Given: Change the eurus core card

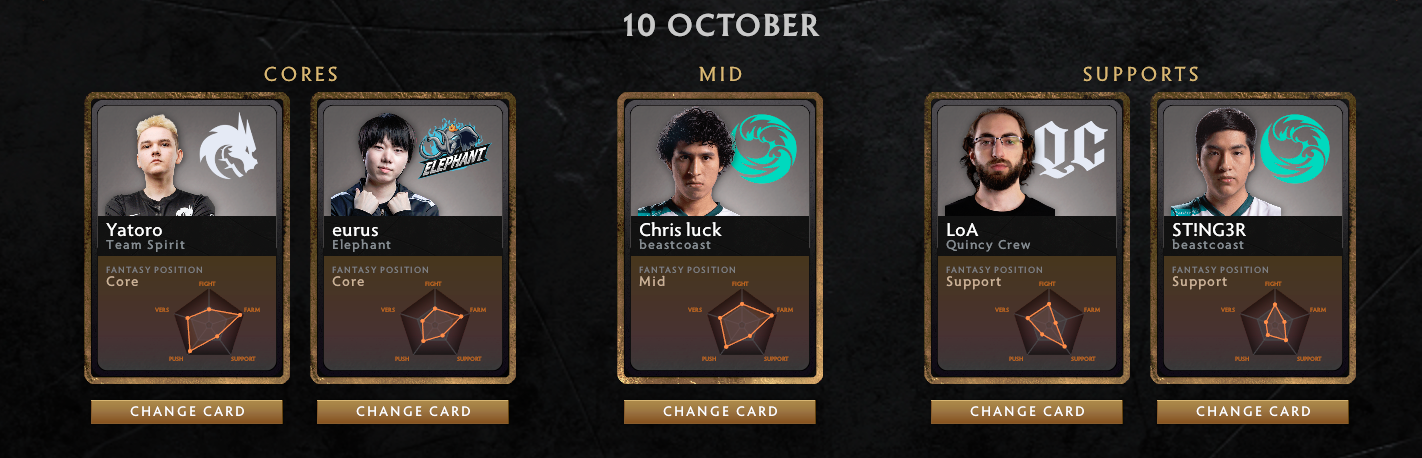Looking at the screenshot, I should [x=413, y=411].
